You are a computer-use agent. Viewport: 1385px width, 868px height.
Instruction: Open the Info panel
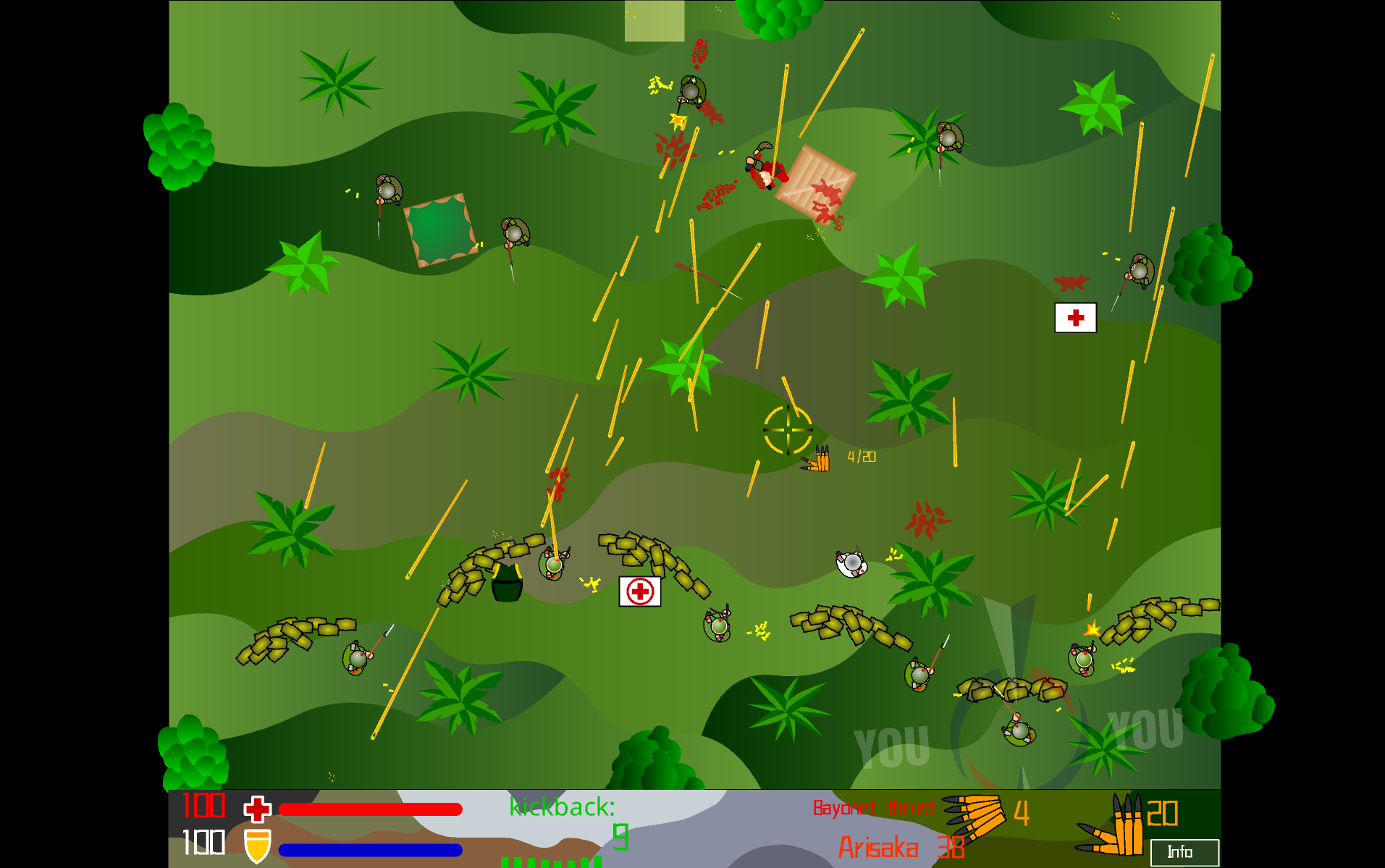click(x=1183, y=852)
